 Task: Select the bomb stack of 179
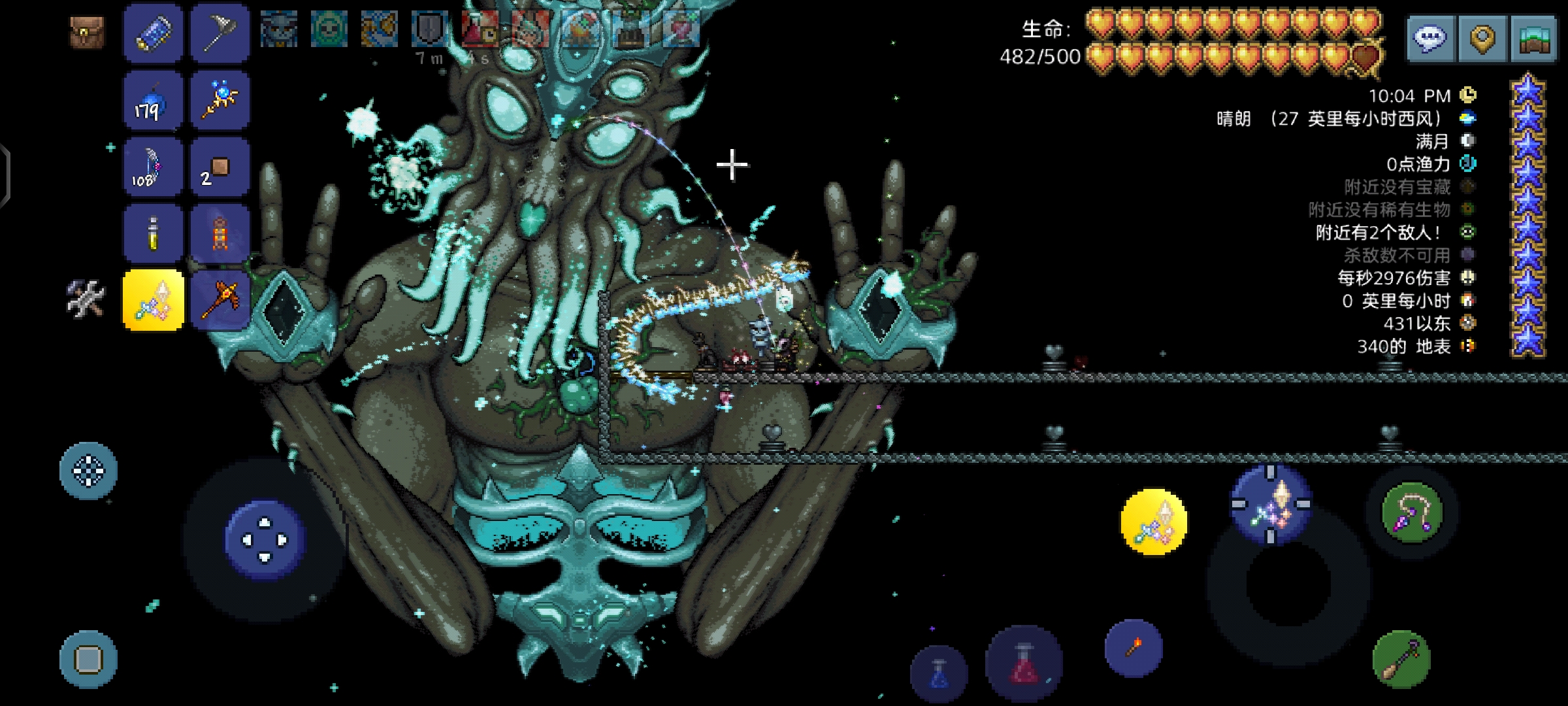pos(154,101)
